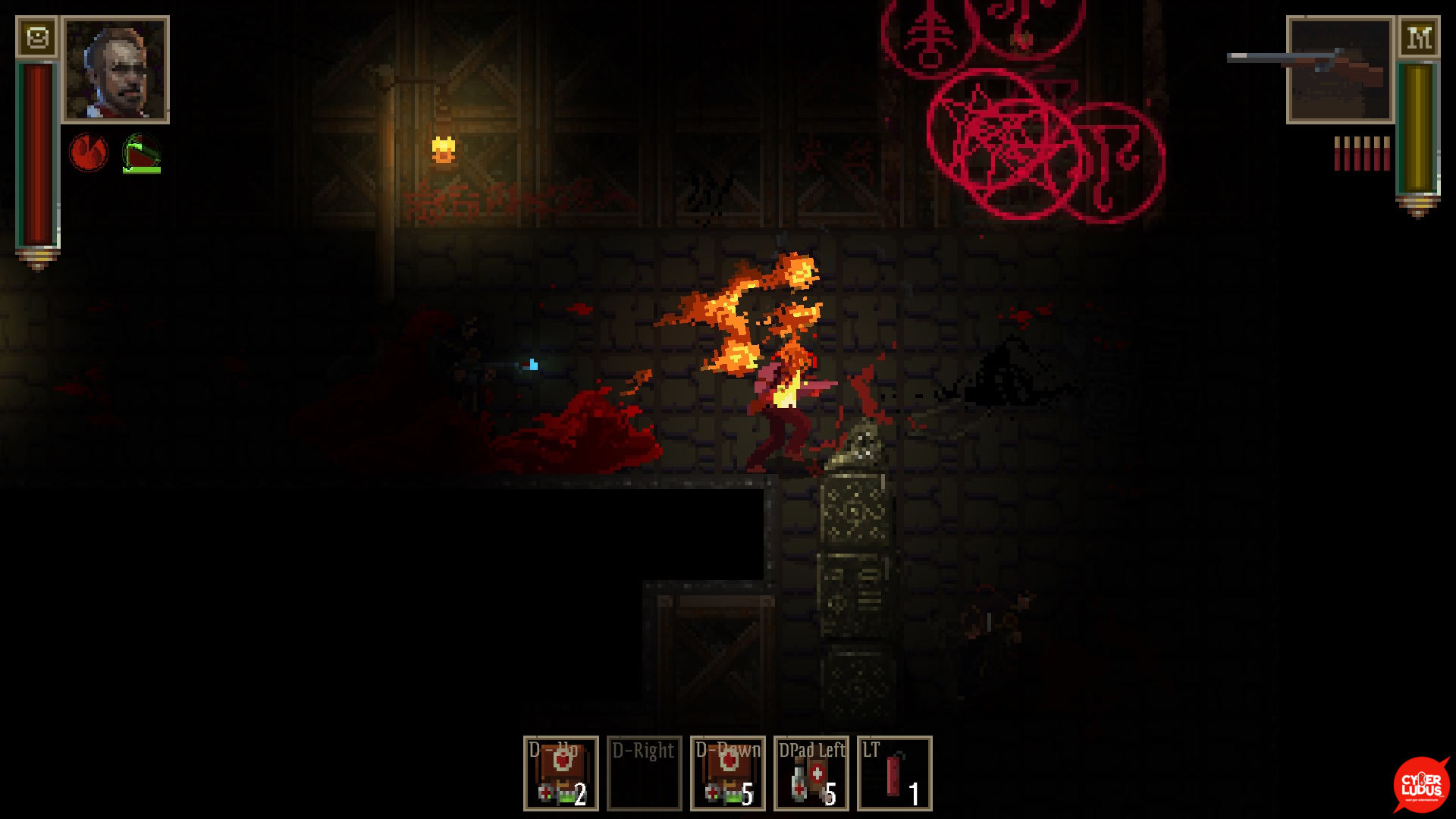Use the D-Down medkit slot holding 5
Screen dimensions: 1456x819
(728, 773)
